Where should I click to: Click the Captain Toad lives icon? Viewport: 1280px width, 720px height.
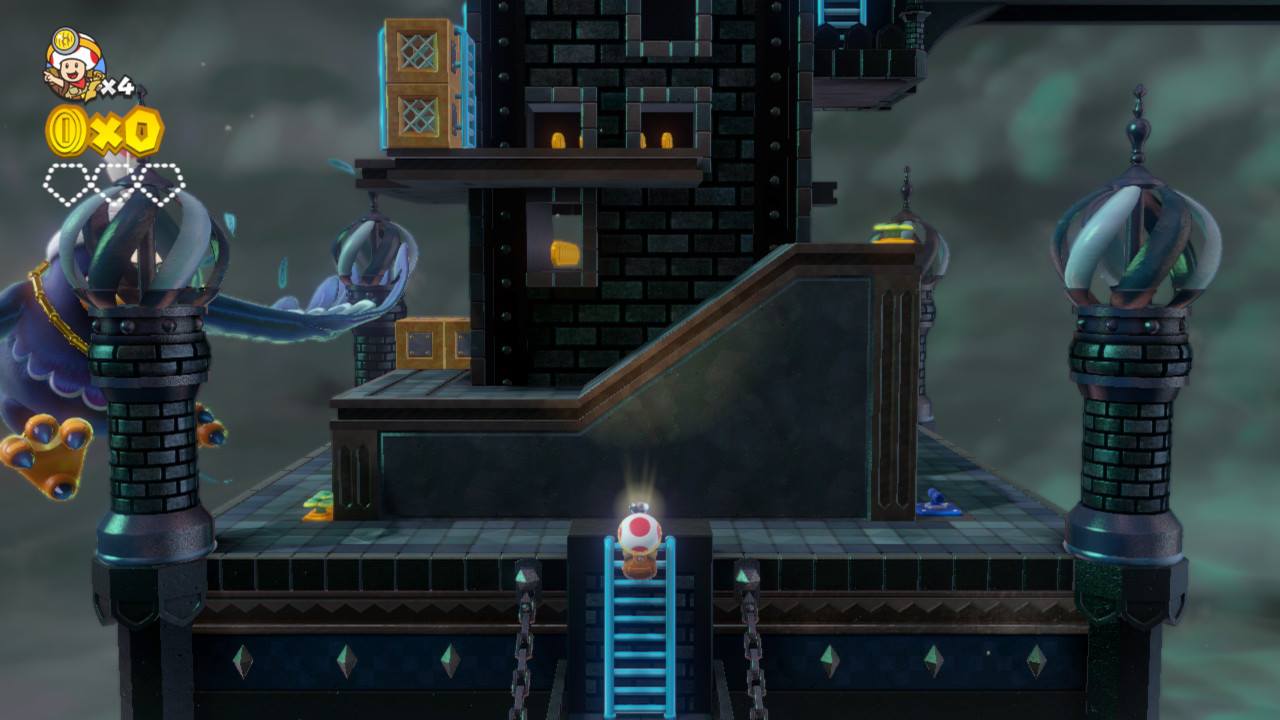[x=73, y=65]
